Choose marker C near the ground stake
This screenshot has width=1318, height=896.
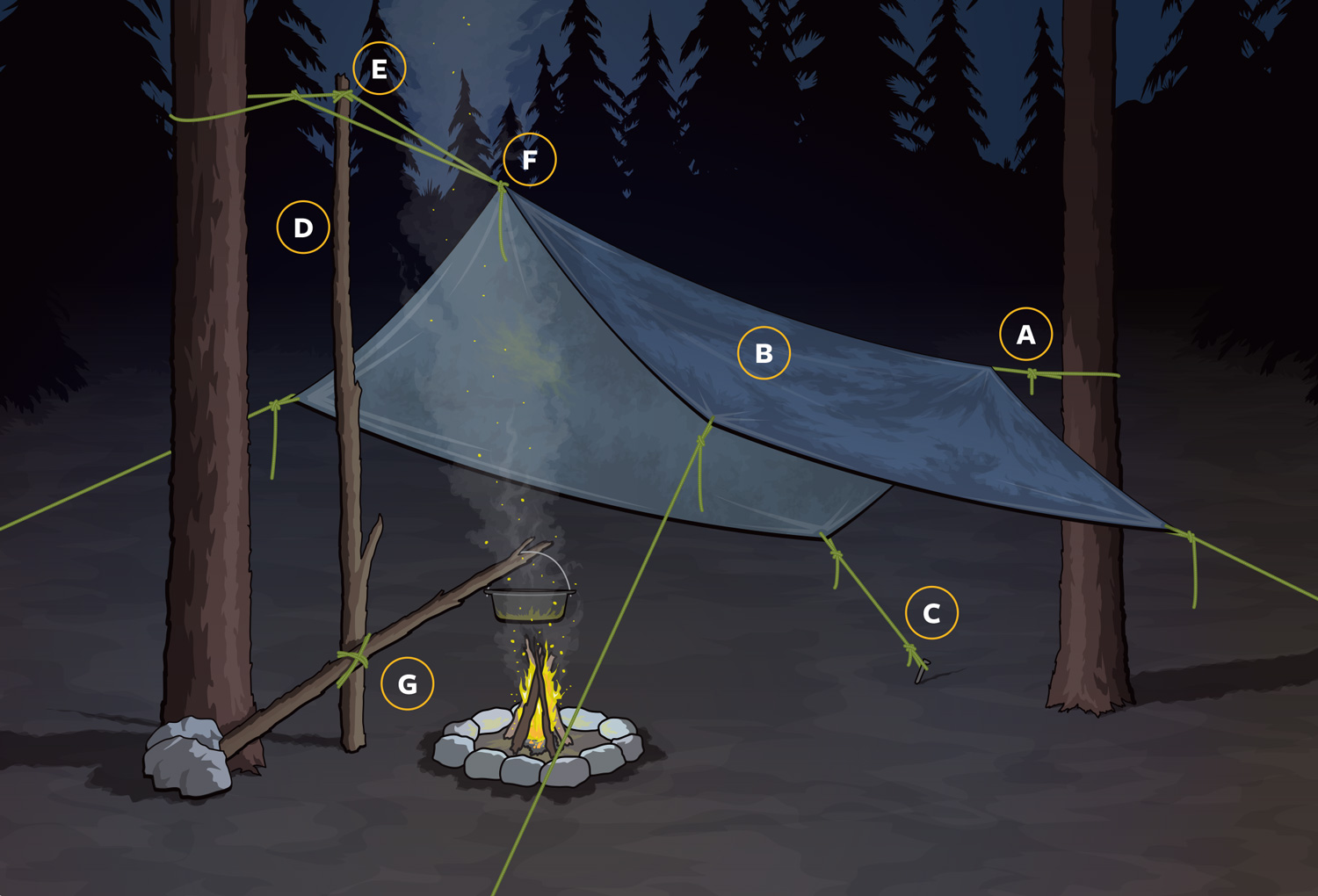(931, 612)
